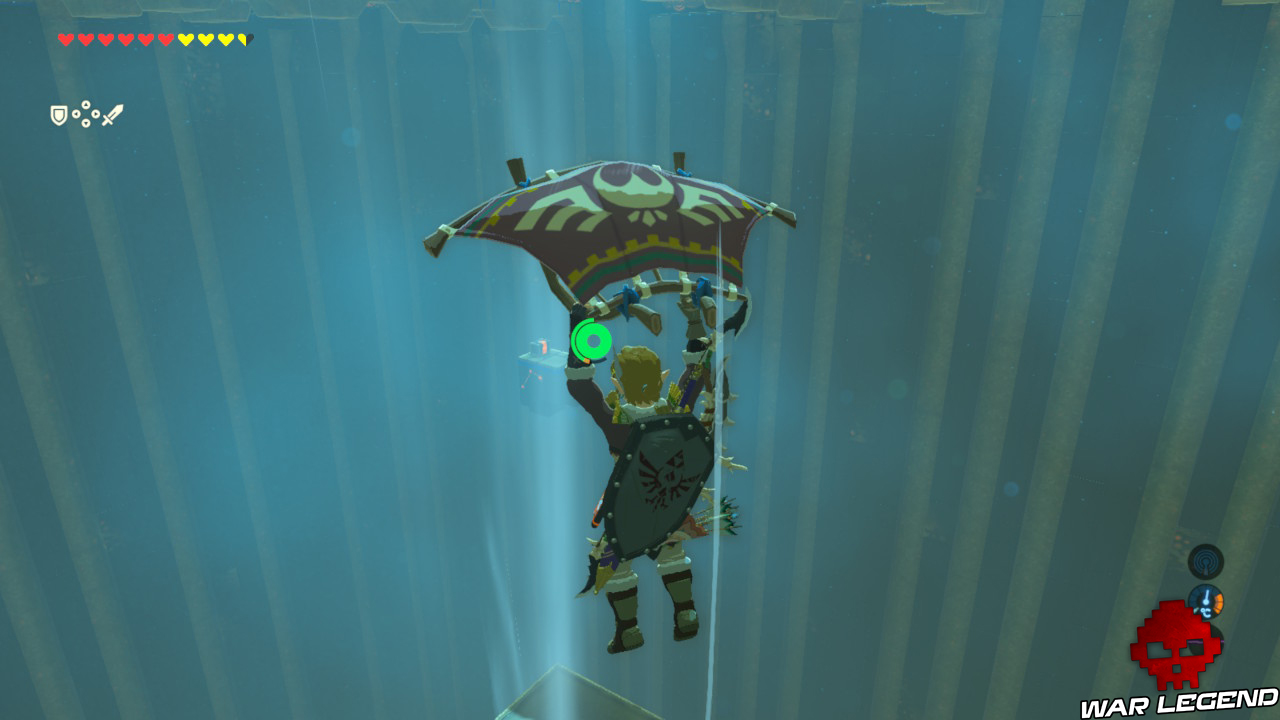Expand the up arrow on the d-pad indicator

(86, 105)
